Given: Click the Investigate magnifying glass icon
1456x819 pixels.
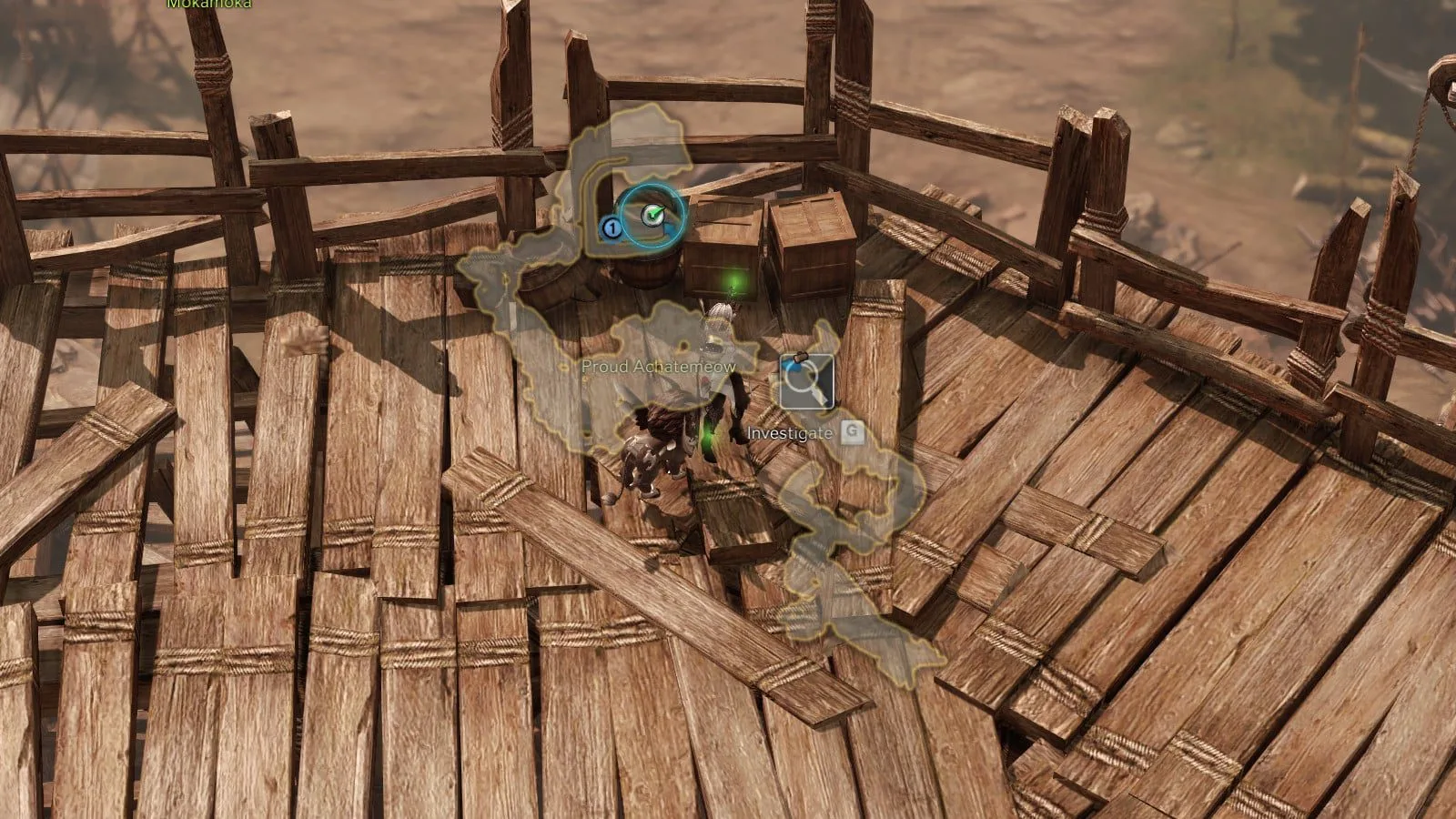Looking at the screenshot, I should [806, 382].
